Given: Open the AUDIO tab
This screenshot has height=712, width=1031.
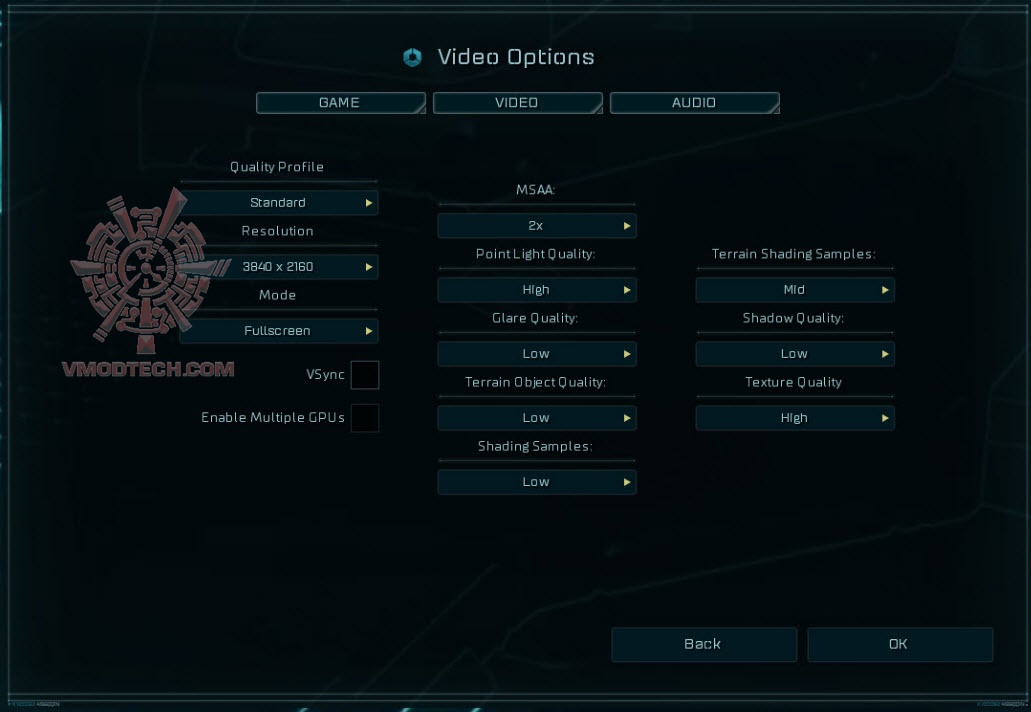Looking at the screenshot, I should pyautogui.click(x=694, y=103).
